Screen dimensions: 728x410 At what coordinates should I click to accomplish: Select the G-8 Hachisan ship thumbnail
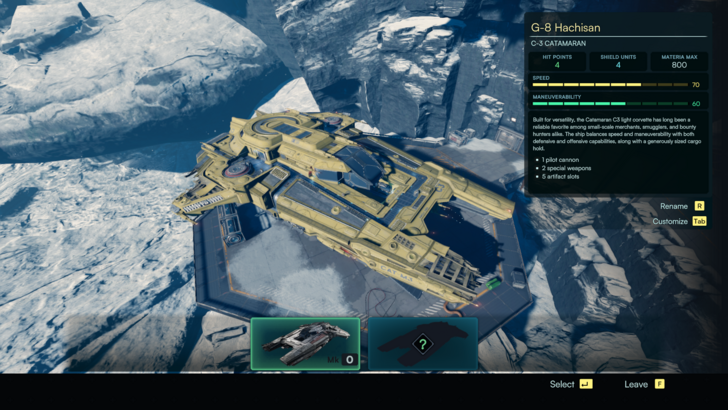[305, 344]
